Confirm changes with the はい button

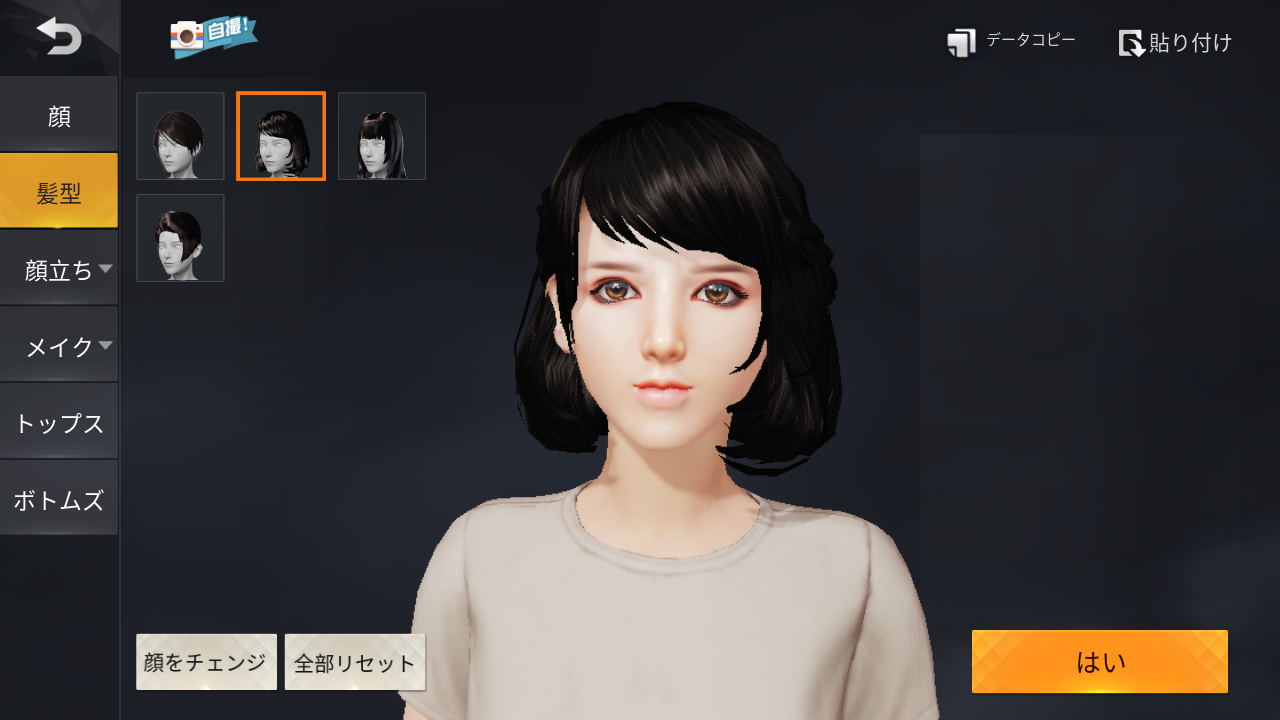tap(1098, 661)
